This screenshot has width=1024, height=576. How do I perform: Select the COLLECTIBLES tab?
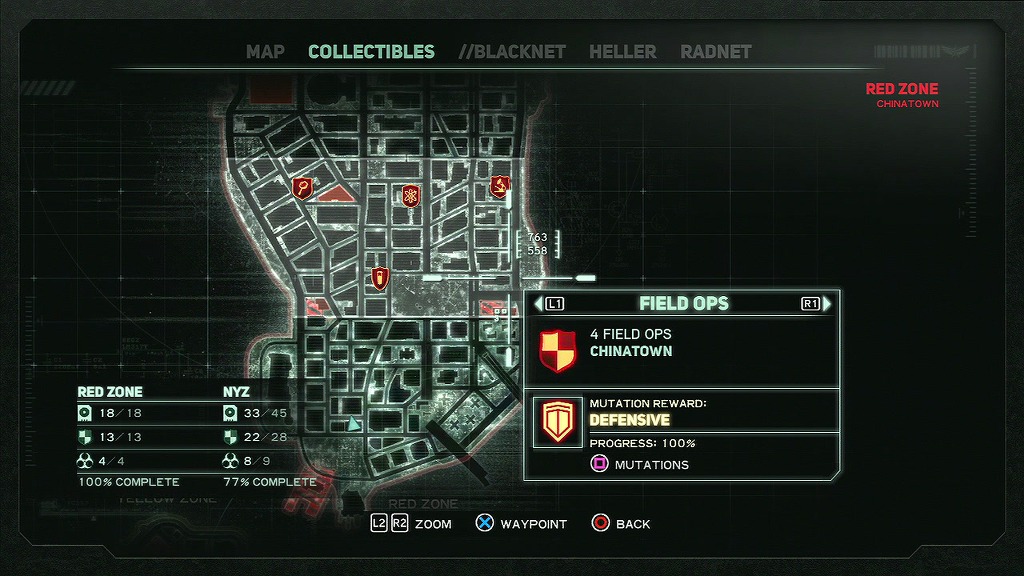click(x=371, y=52)
